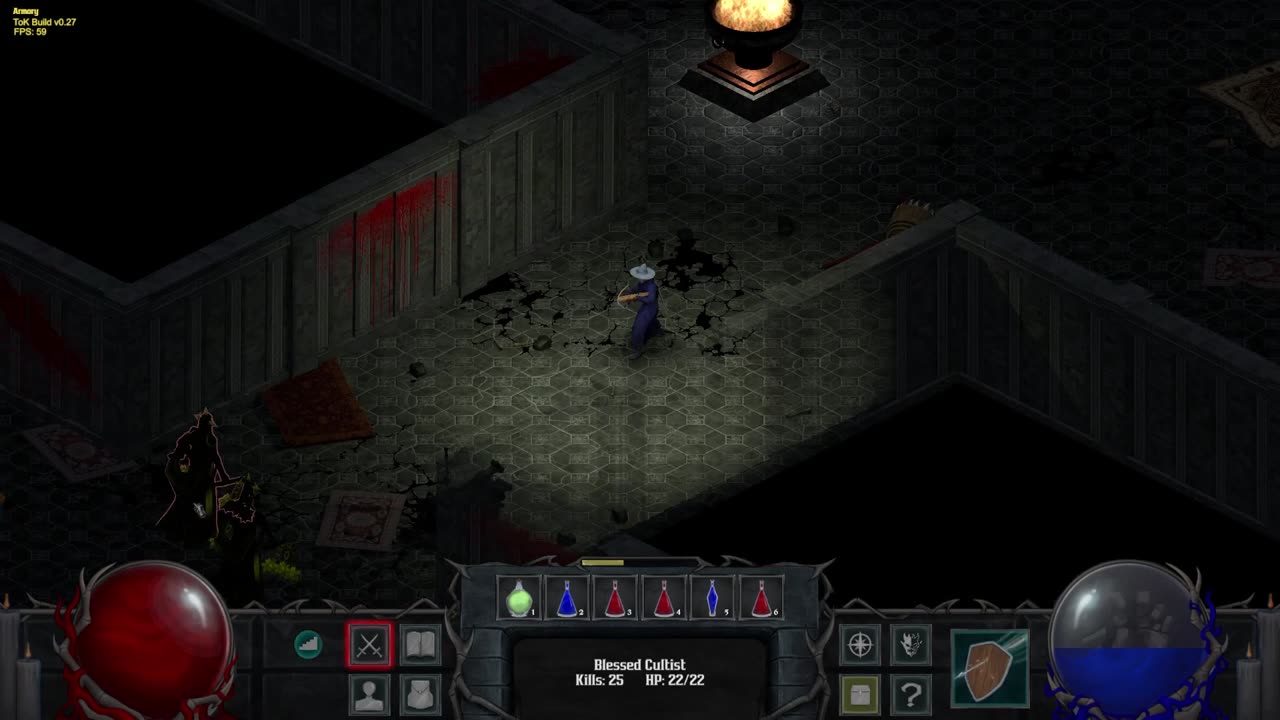Open the character silhouette panel
The image size is (1280, 720).
[x=370, y=694]
